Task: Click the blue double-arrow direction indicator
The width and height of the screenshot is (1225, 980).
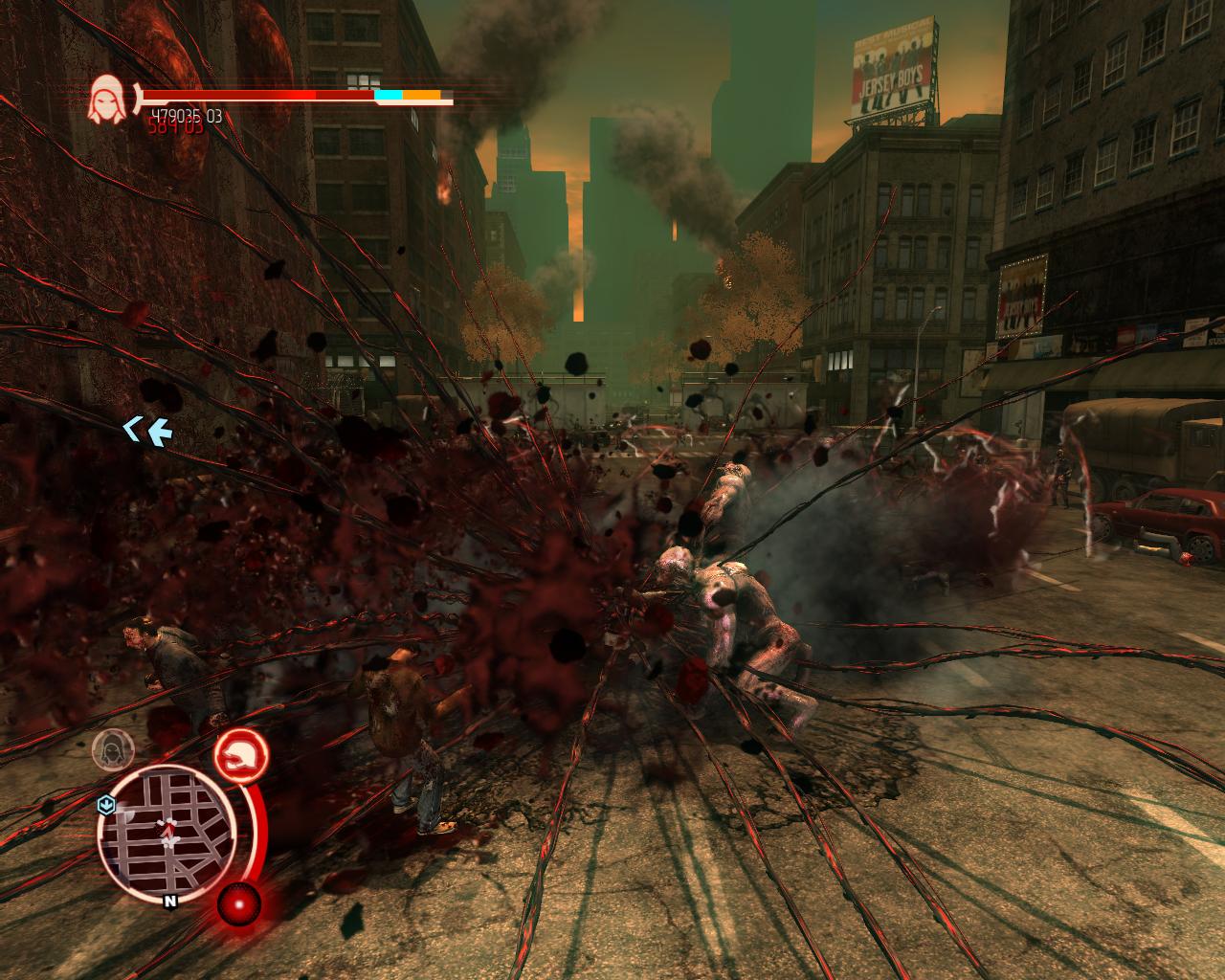Action: (x=146, y=432)
